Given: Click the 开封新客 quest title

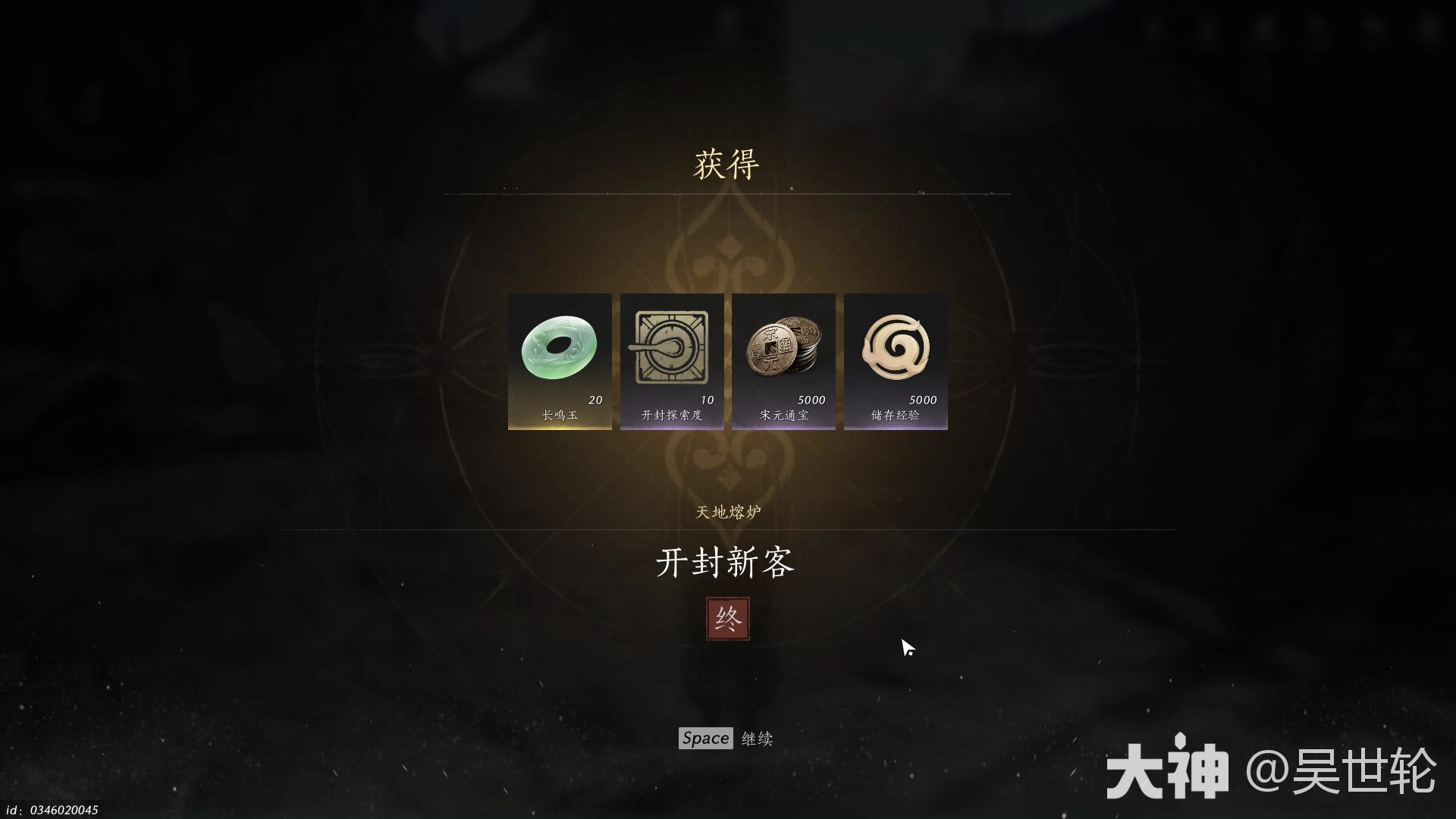Looking at the screenshot, I should (726, 565).
